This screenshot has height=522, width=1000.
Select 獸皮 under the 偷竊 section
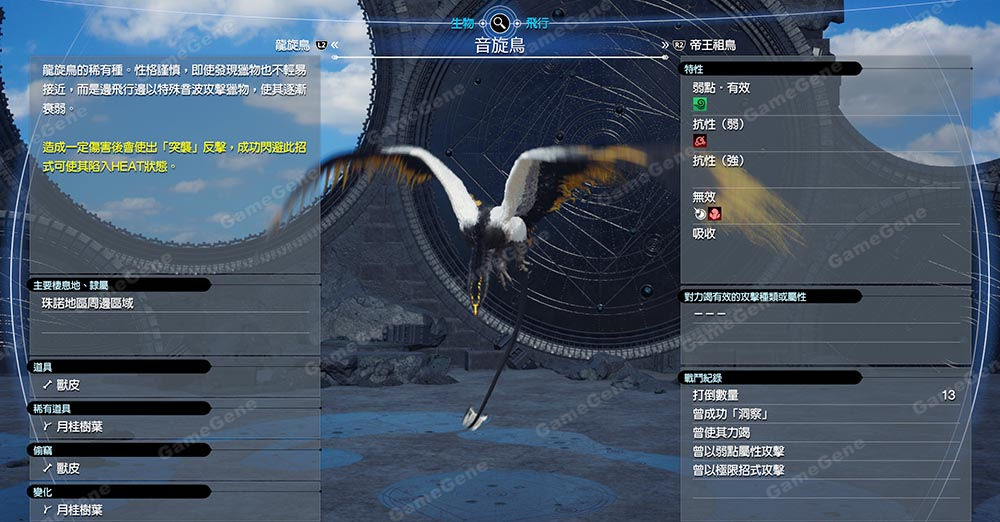point(68,468)
